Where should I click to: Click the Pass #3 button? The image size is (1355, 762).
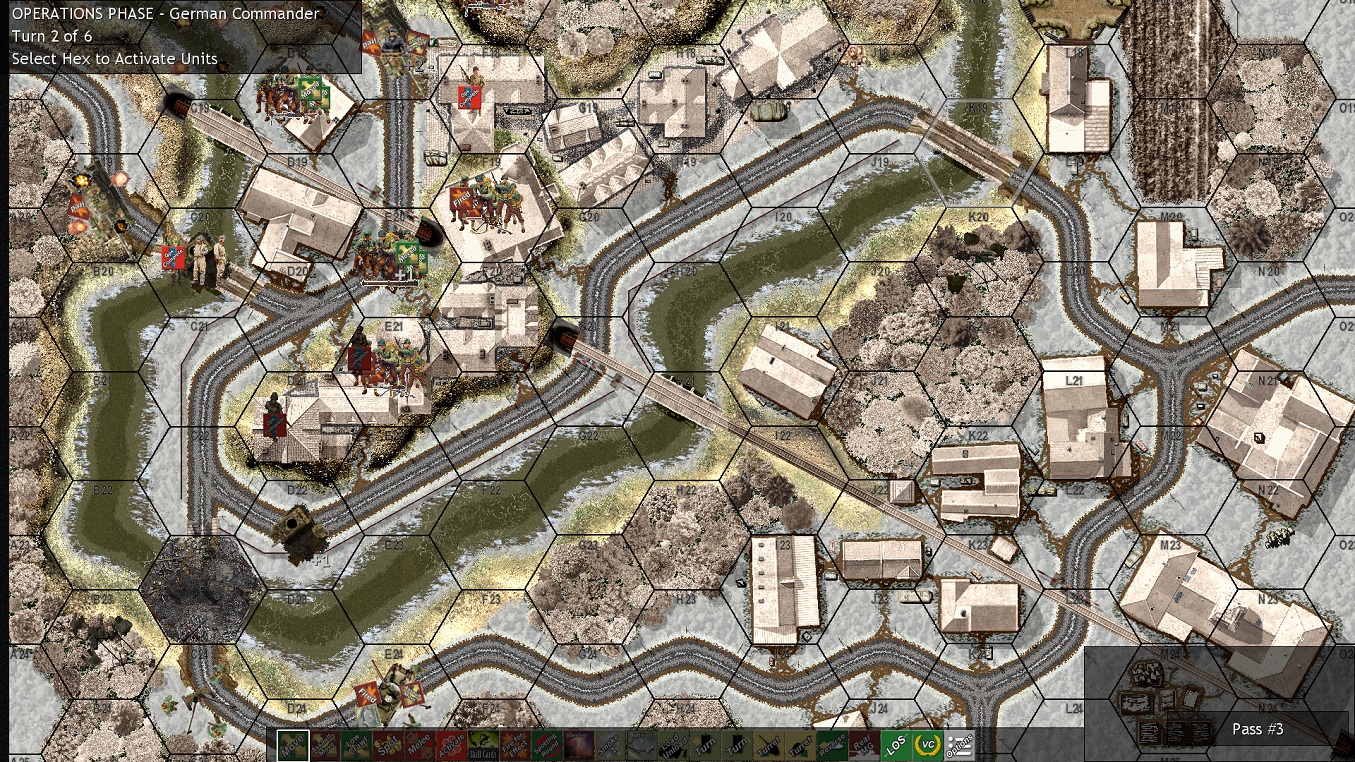click(x=1258, y=729)
